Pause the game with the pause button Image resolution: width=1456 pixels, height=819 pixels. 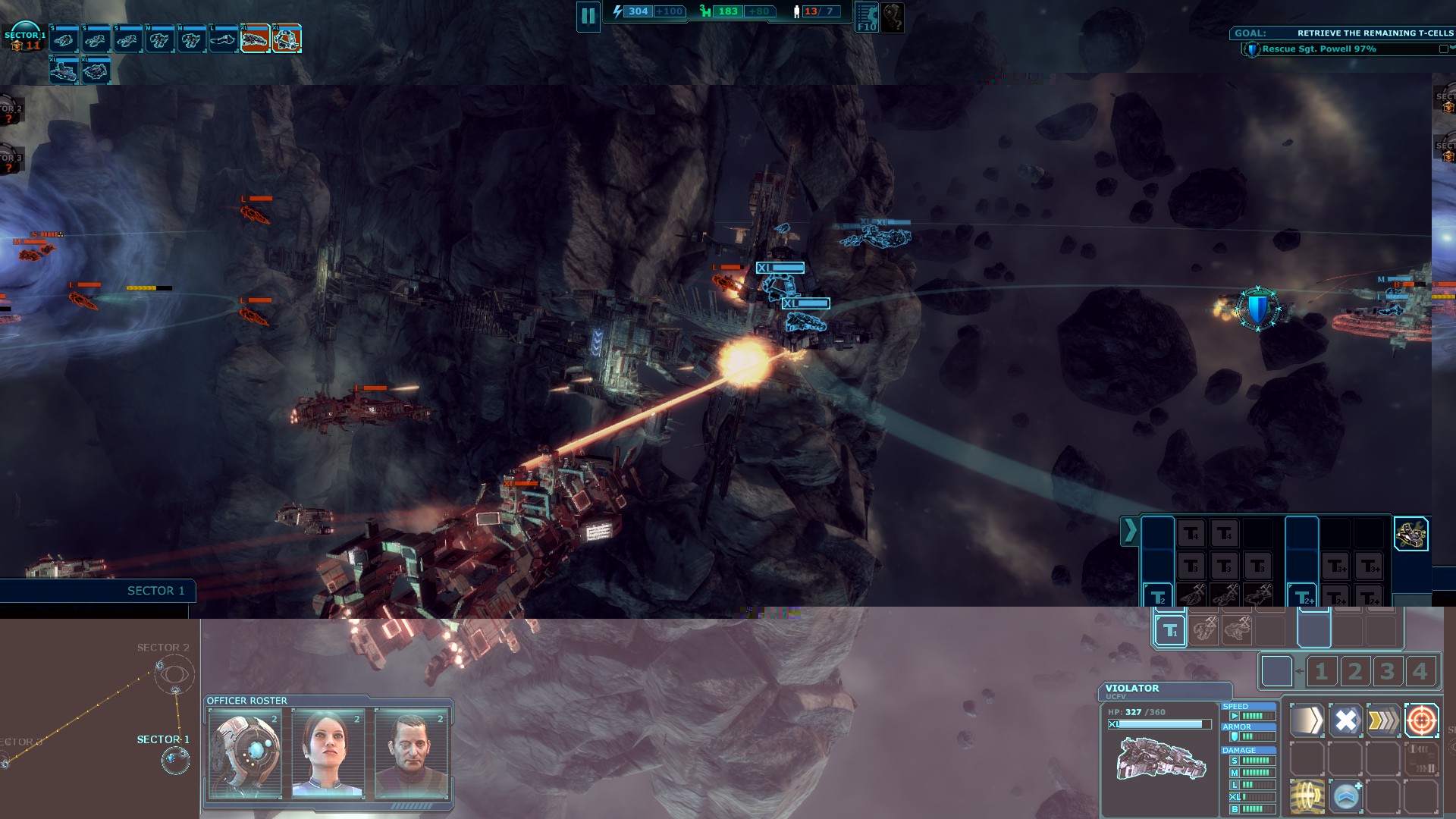pyautogui.click(x=588, y=16)
